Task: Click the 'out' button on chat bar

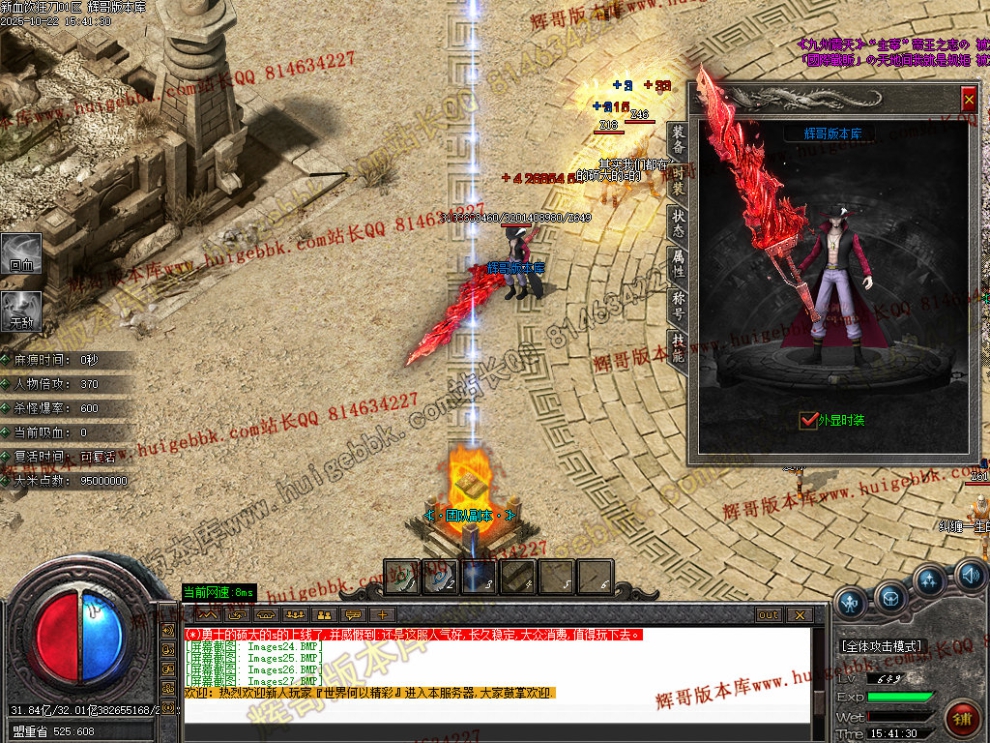Action: click(768, 614)
